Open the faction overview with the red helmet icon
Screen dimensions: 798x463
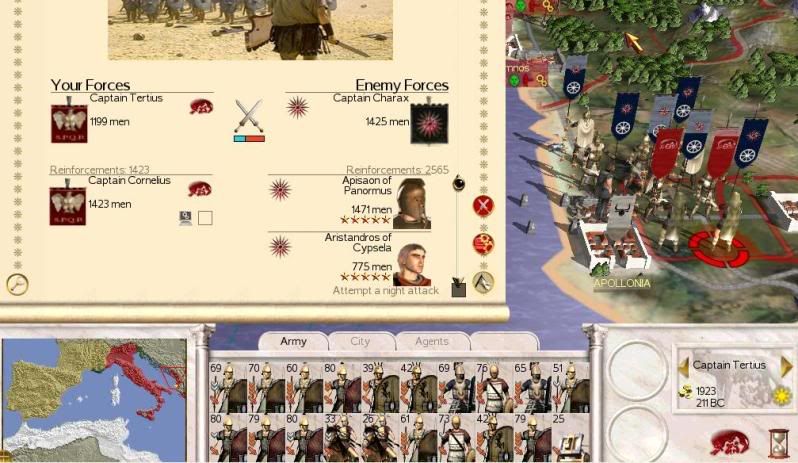pos(729,443)
